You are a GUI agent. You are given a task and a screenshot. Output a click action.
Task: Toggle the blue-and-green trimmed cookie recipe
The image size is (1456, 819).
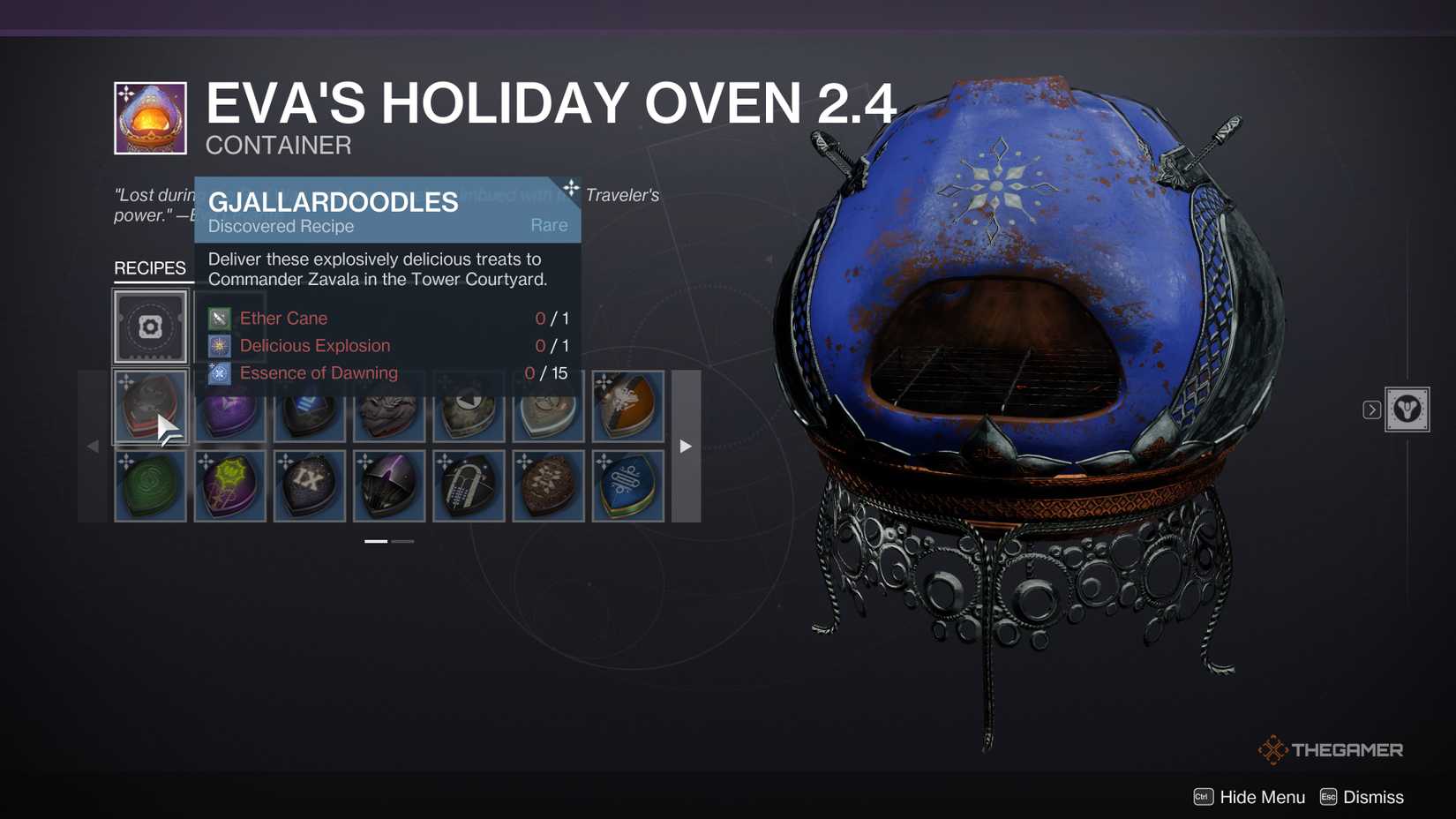pyautogui.click(x=627, y=485)
